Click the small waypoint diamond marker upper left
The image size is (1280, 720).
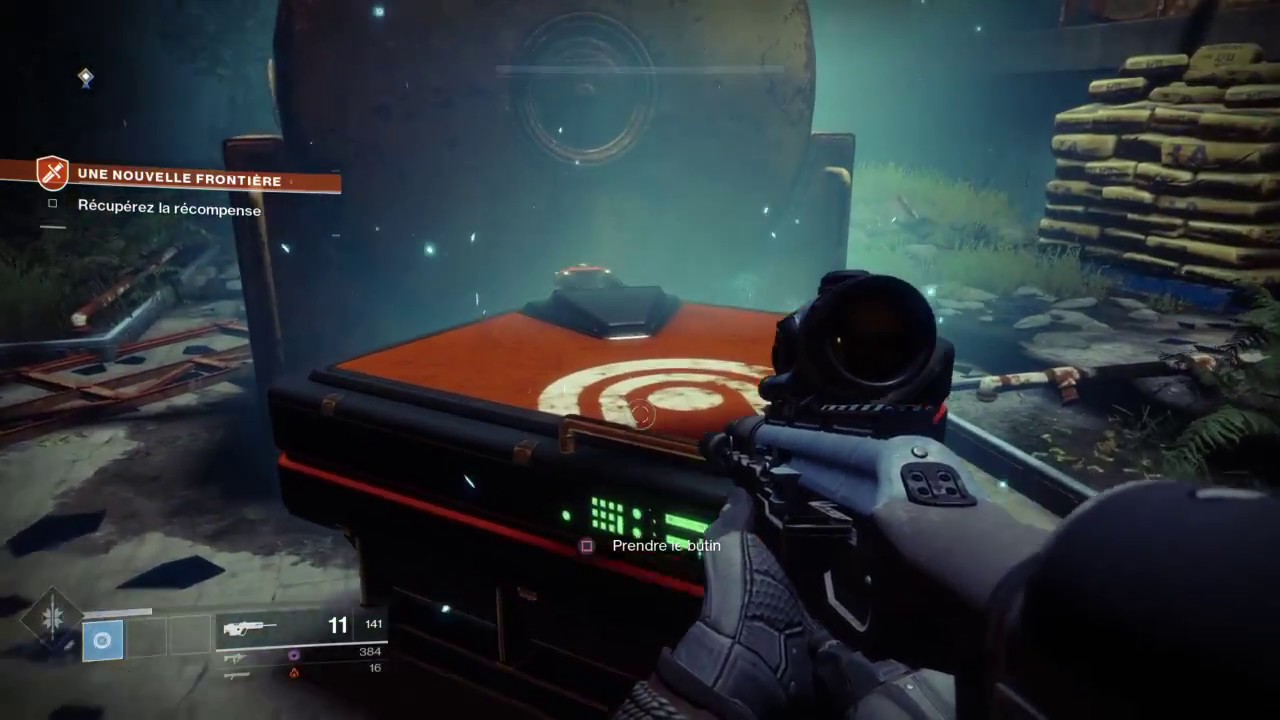tap(86, 78)
